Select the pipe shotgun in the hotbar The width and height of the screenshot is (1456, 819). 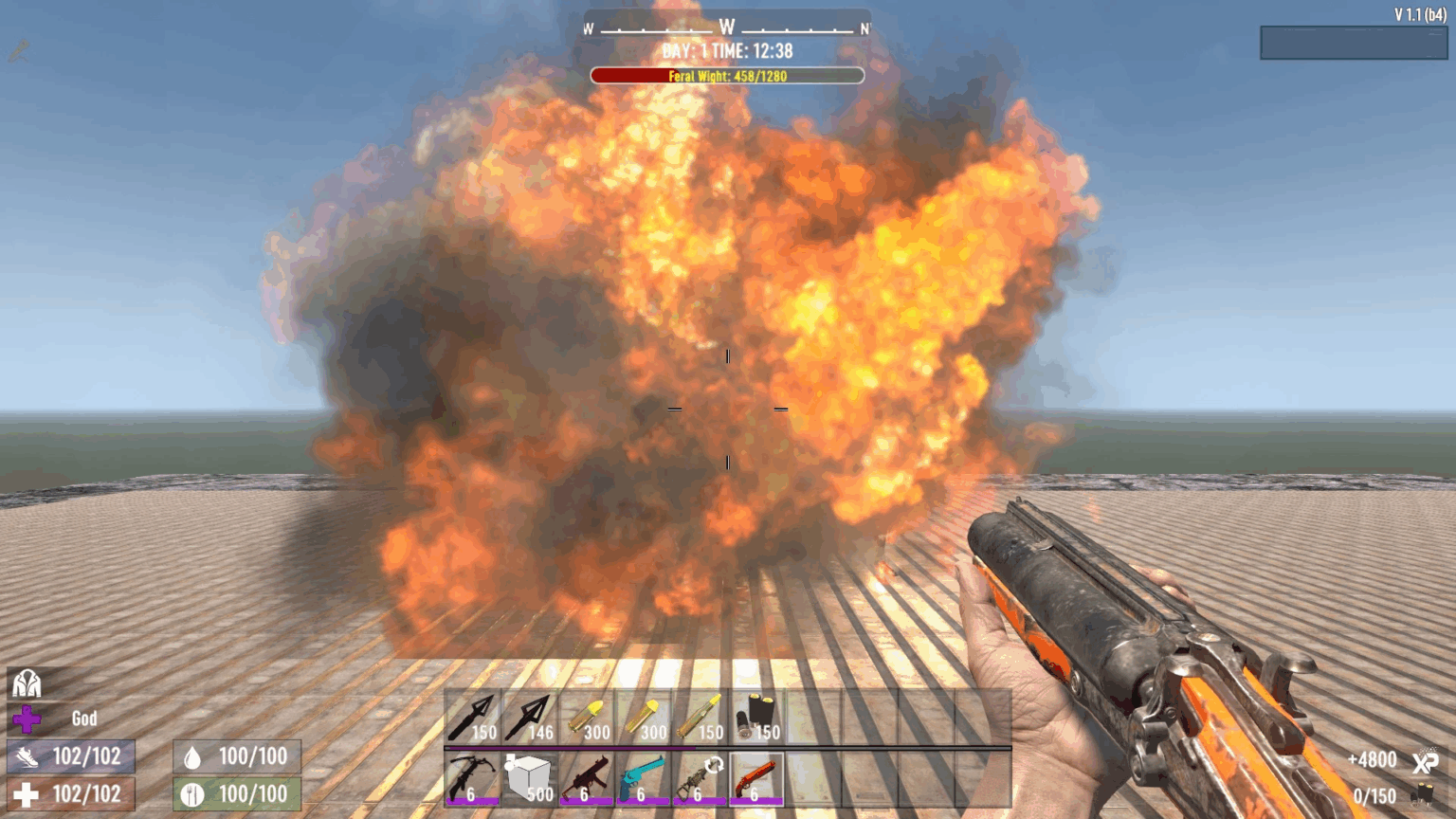[x=756, y=777]
